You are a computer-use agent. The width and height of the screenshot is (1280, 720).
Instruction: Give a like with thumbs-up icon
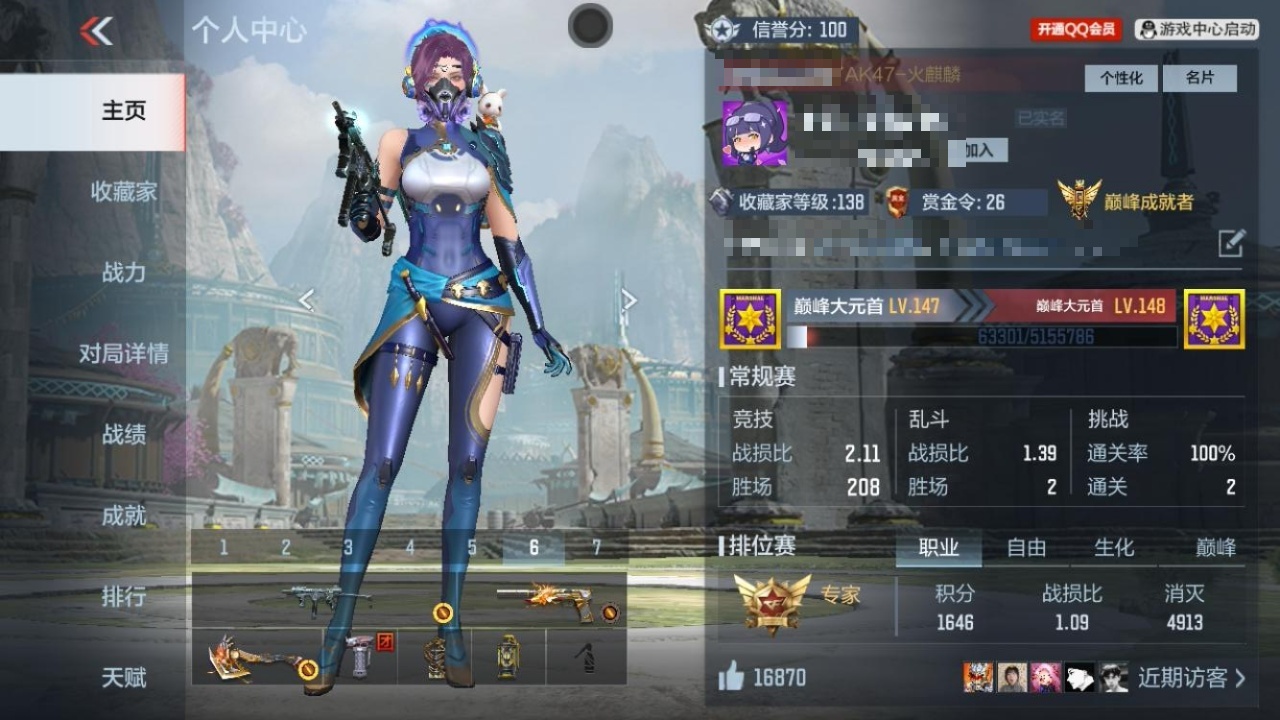(732, 678)
